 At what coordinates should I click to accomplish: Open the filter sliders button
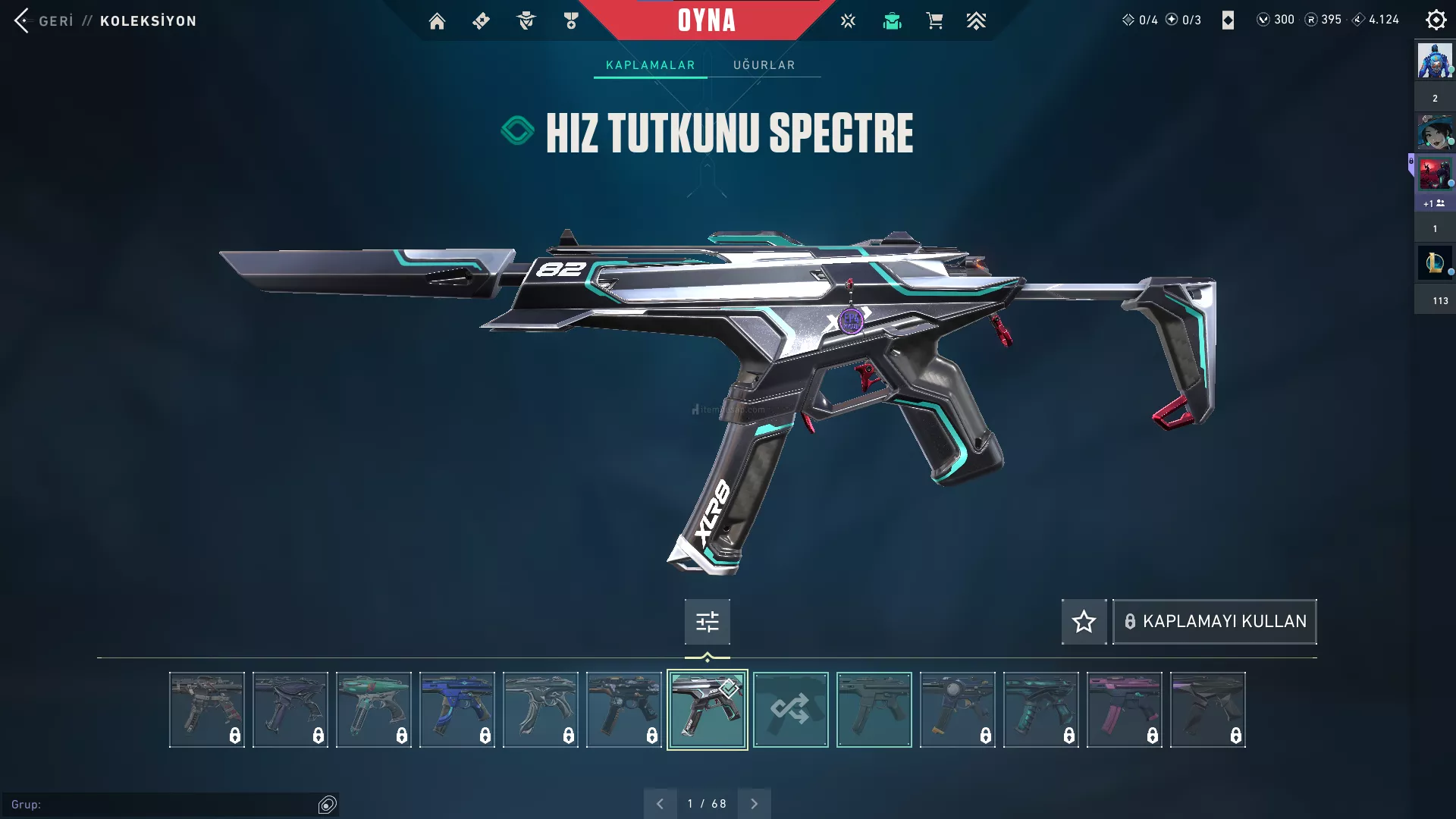[x=707, y=622]
